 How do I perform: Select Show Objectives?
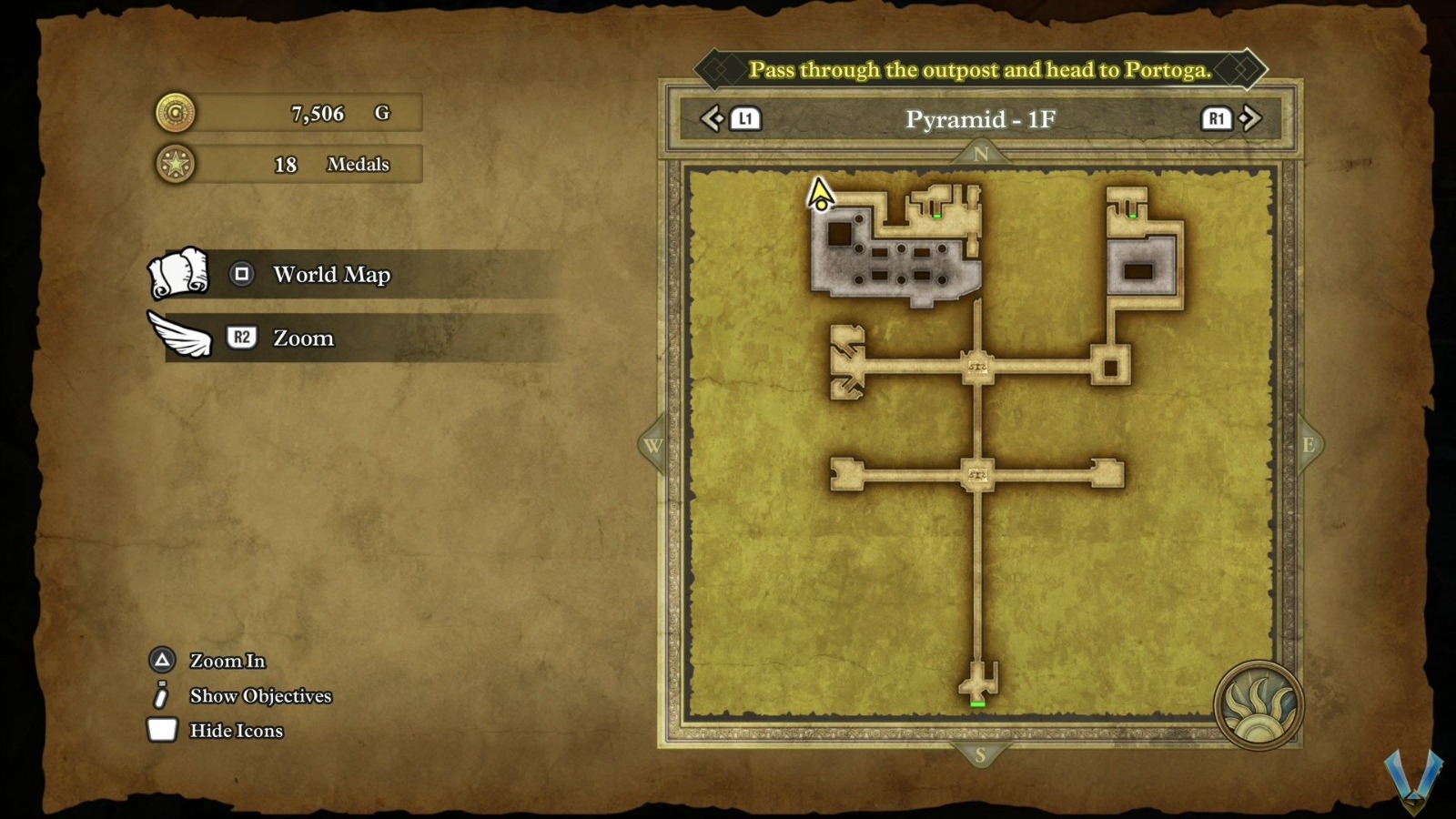pos(260,696)
